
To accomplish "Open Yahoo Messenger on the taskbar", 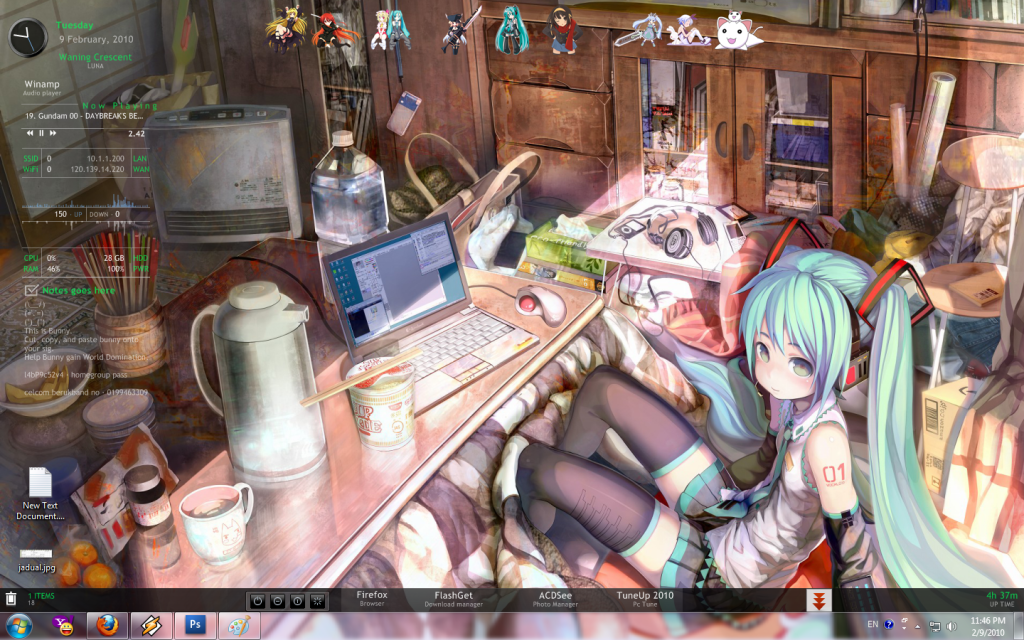I will (63, 626).
